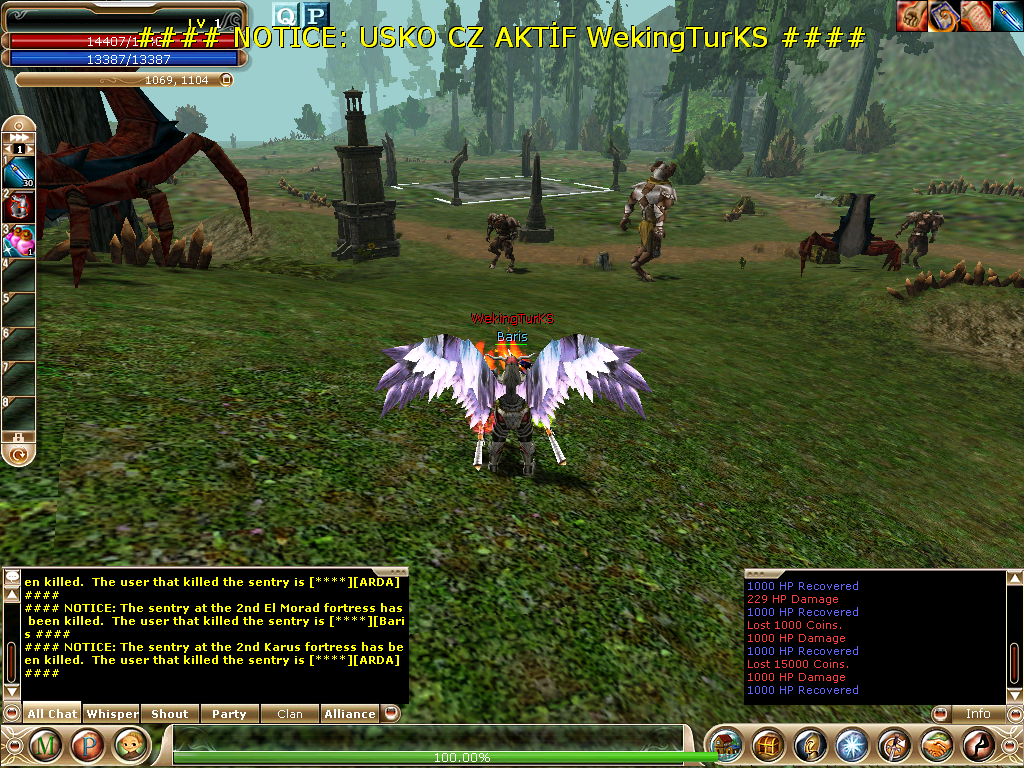This screenshot has width=1024, height=768.
Task: Toggle the skill bar lock icon
Action: pos(17,437)
